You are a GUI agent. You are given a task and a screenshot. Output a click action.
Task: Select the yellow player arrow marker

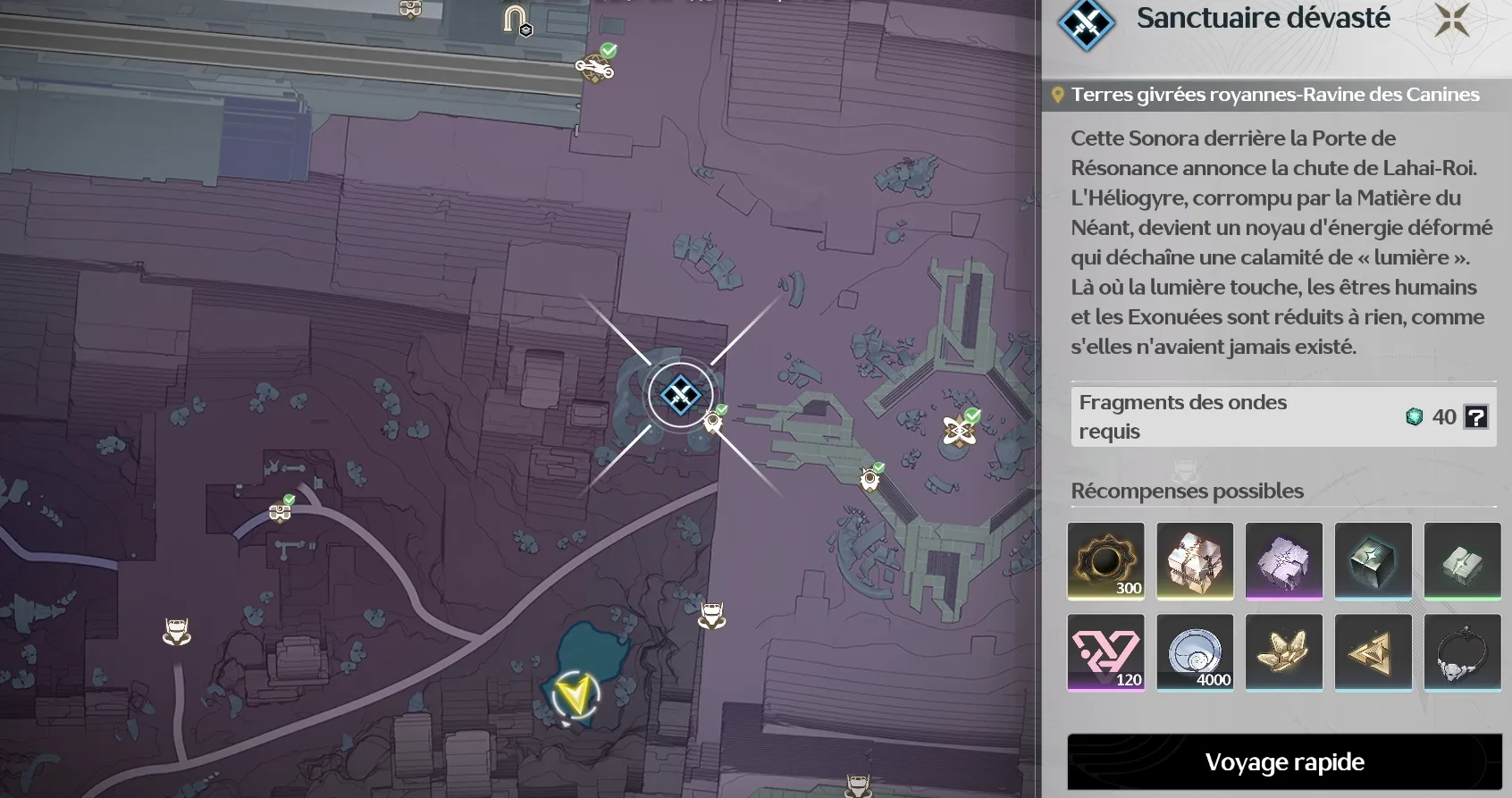(x=574, y=695)
